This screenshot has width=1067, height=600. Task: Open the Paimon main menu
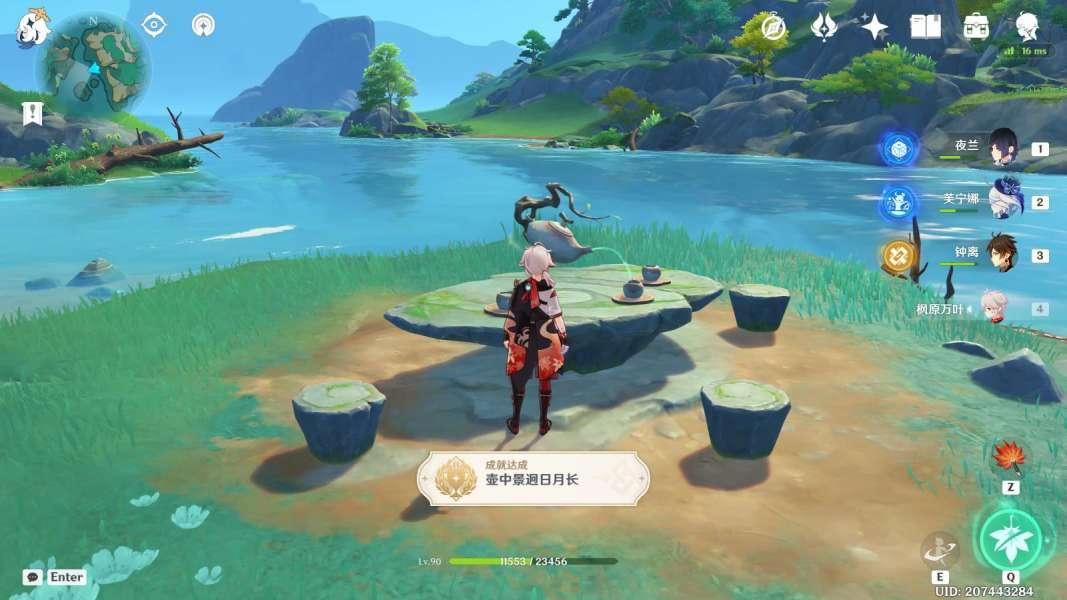point(32,28)
